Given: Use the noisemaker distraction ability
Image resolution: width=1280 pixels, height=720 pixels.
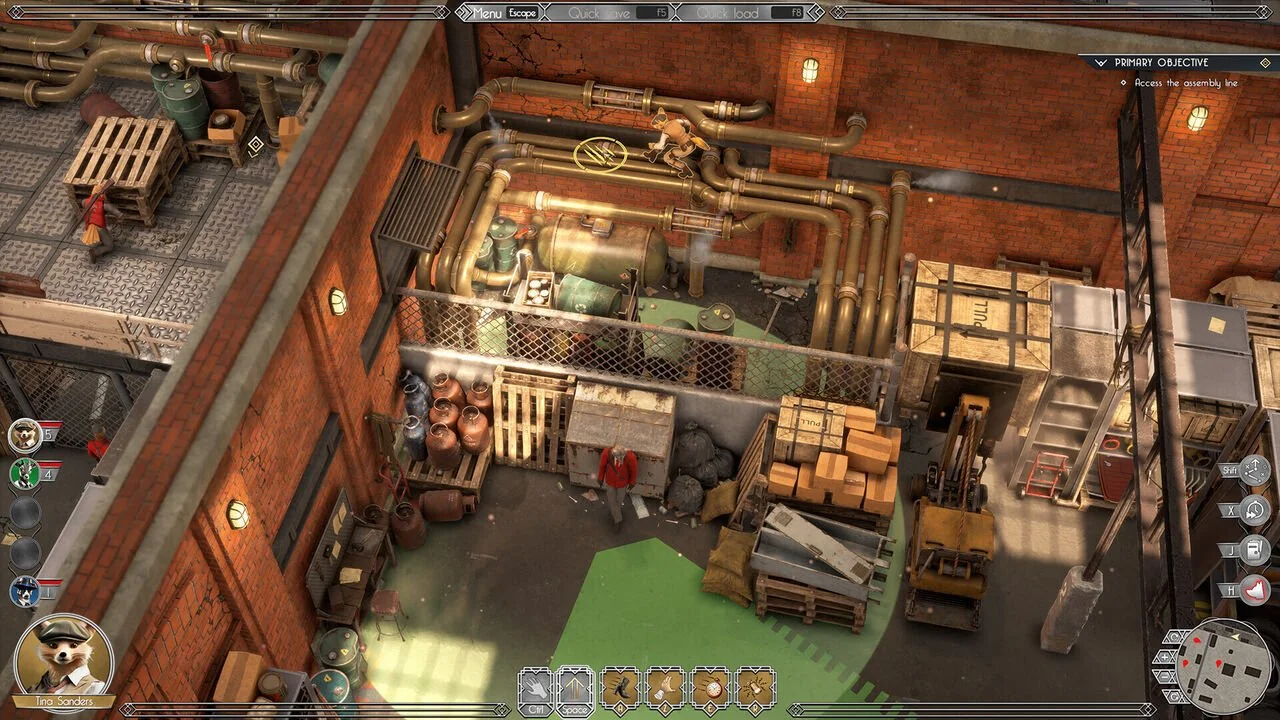Looking at the screenshot, I should pyautogui.click(x=755, y=687).
